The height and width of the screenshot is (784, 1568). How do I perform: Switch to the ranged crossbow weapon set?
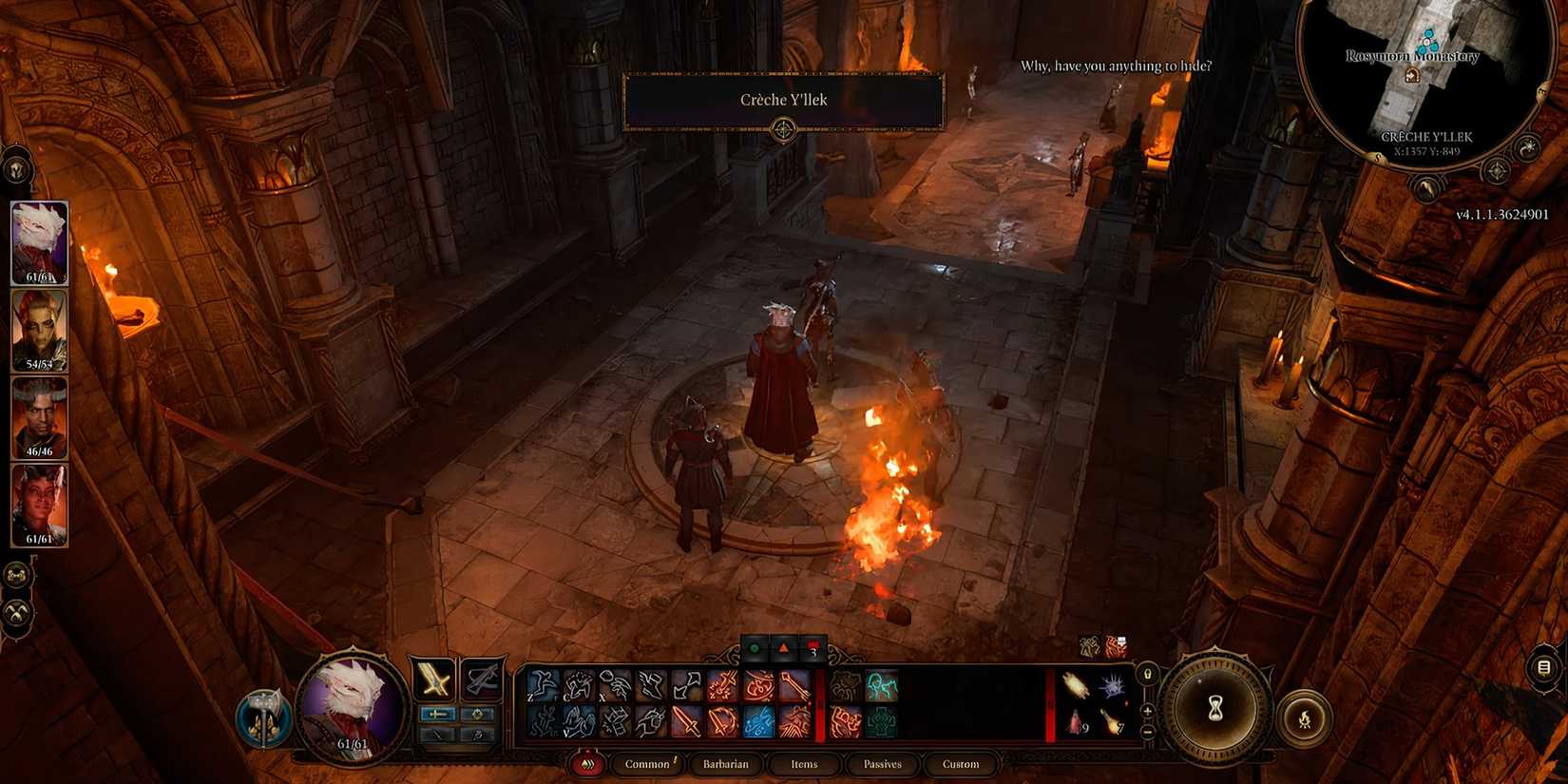(482, 677)
